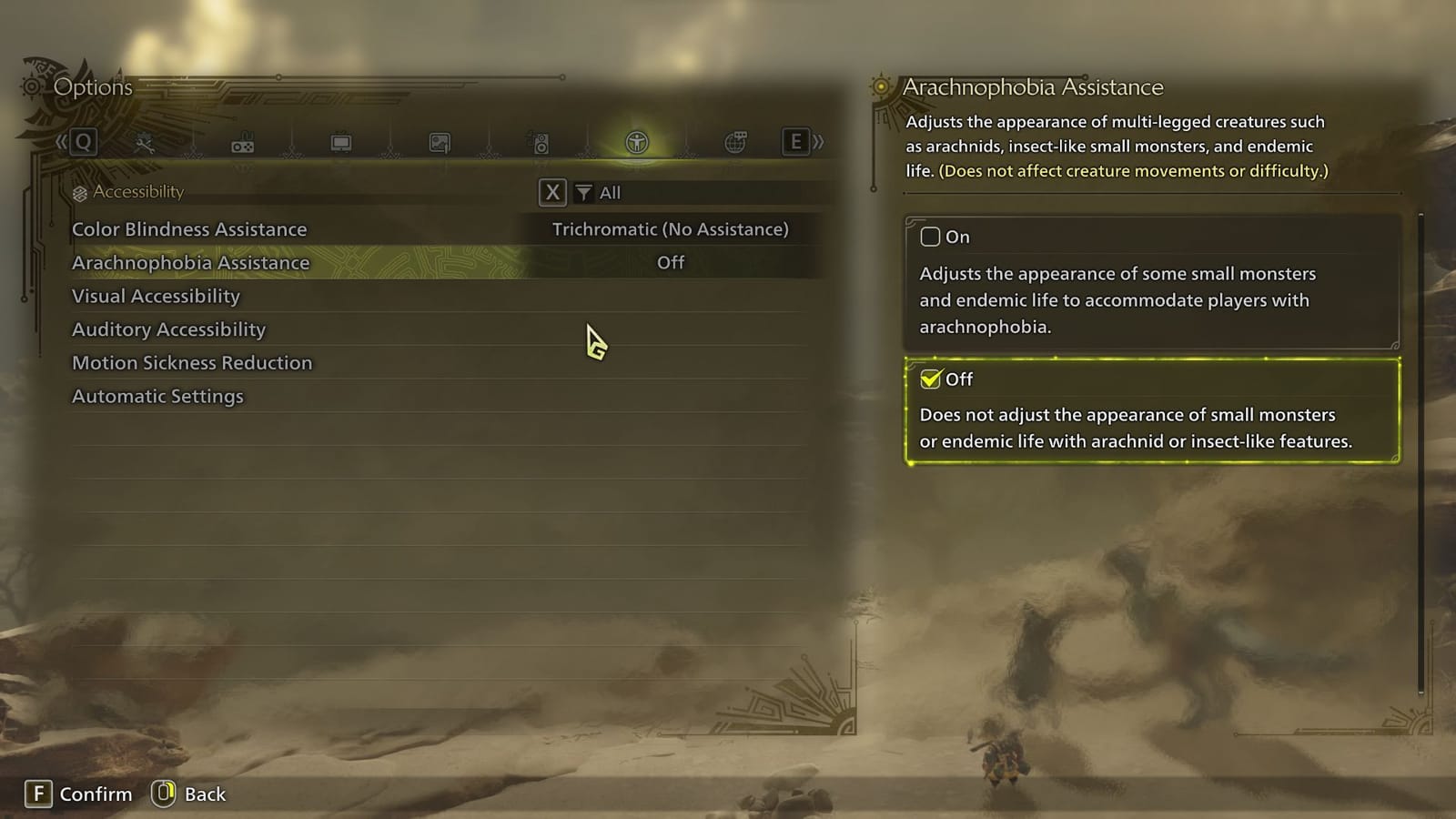Select the graphics settings picture icon
This screenshot has width=1456, height=819.
[442, 143]
